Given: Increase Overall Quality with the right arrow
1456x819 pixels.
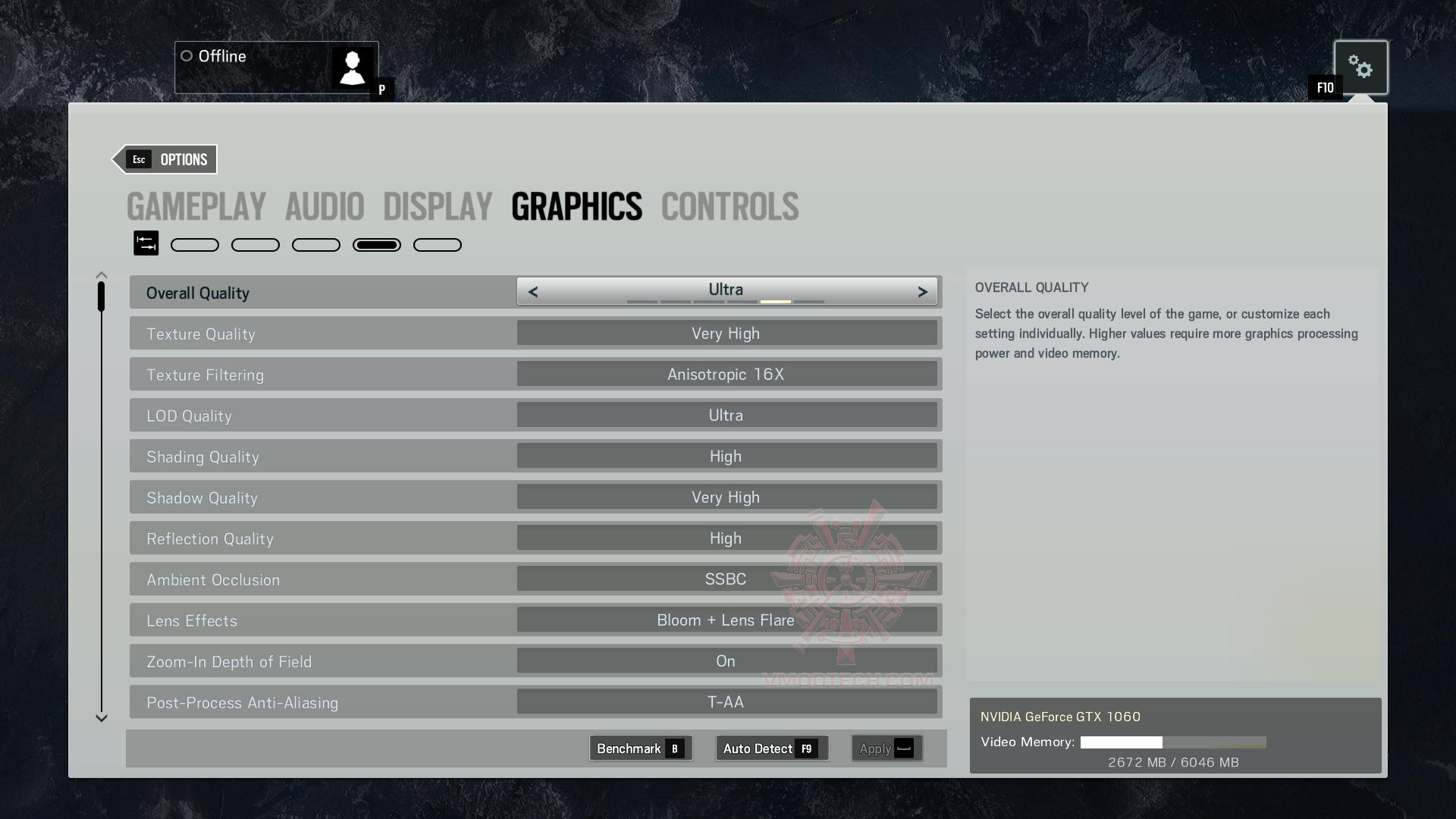Looking at the screenshot, I should pos(922,291).
